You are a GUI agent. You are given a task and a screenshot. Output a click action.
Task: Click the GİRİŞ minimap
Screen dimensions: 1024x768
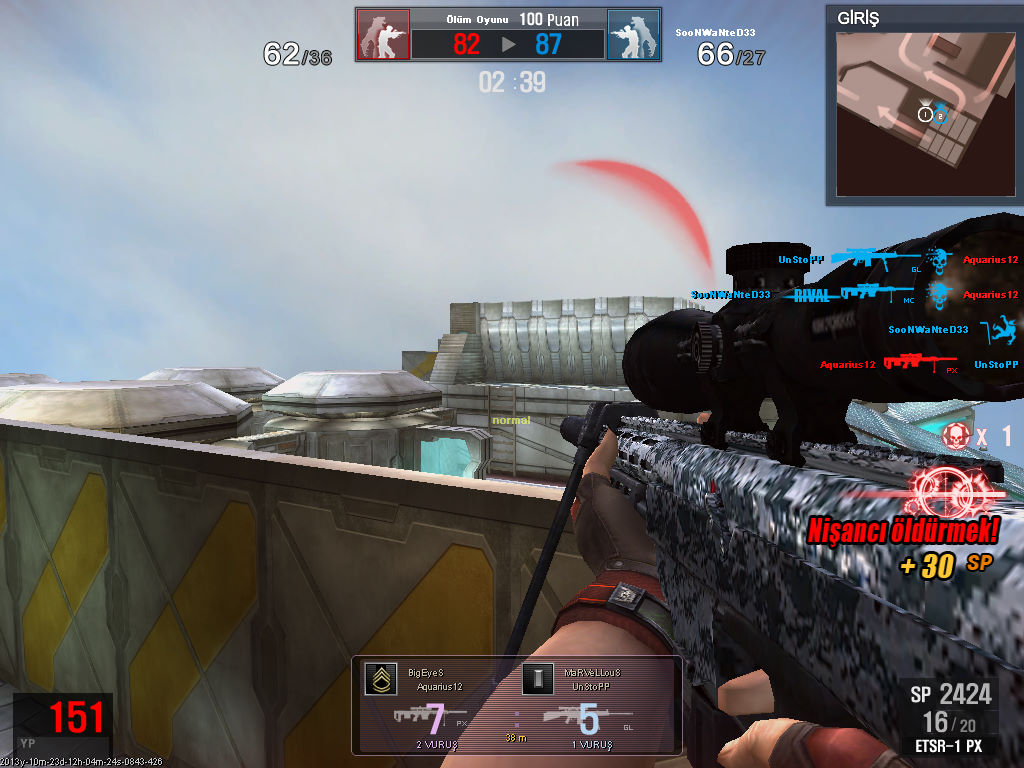click(x=900, y=112)
